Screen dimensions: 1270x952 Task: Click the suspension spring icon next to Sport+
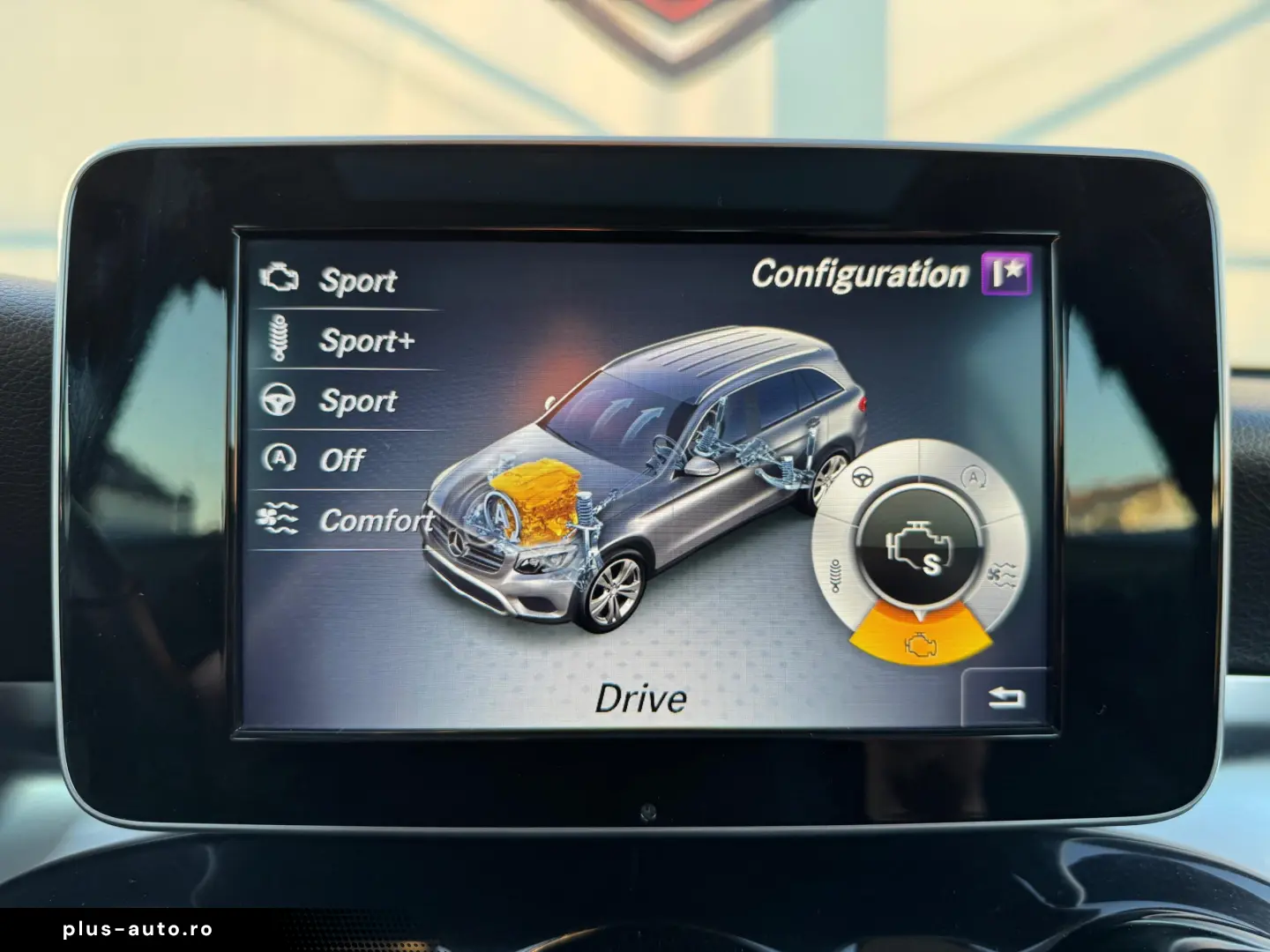[278, 339]
